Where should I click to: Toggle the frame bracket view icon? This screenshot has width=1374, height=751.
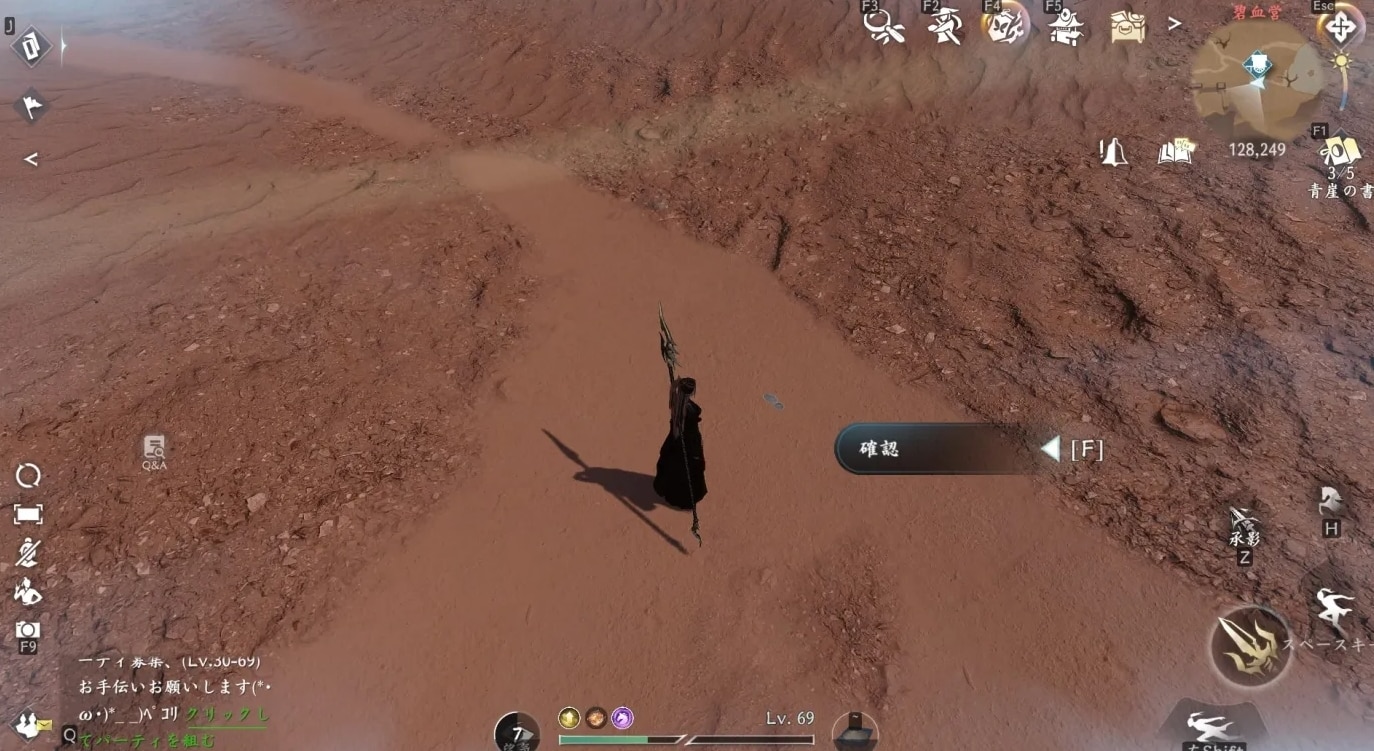coord(28,514)
